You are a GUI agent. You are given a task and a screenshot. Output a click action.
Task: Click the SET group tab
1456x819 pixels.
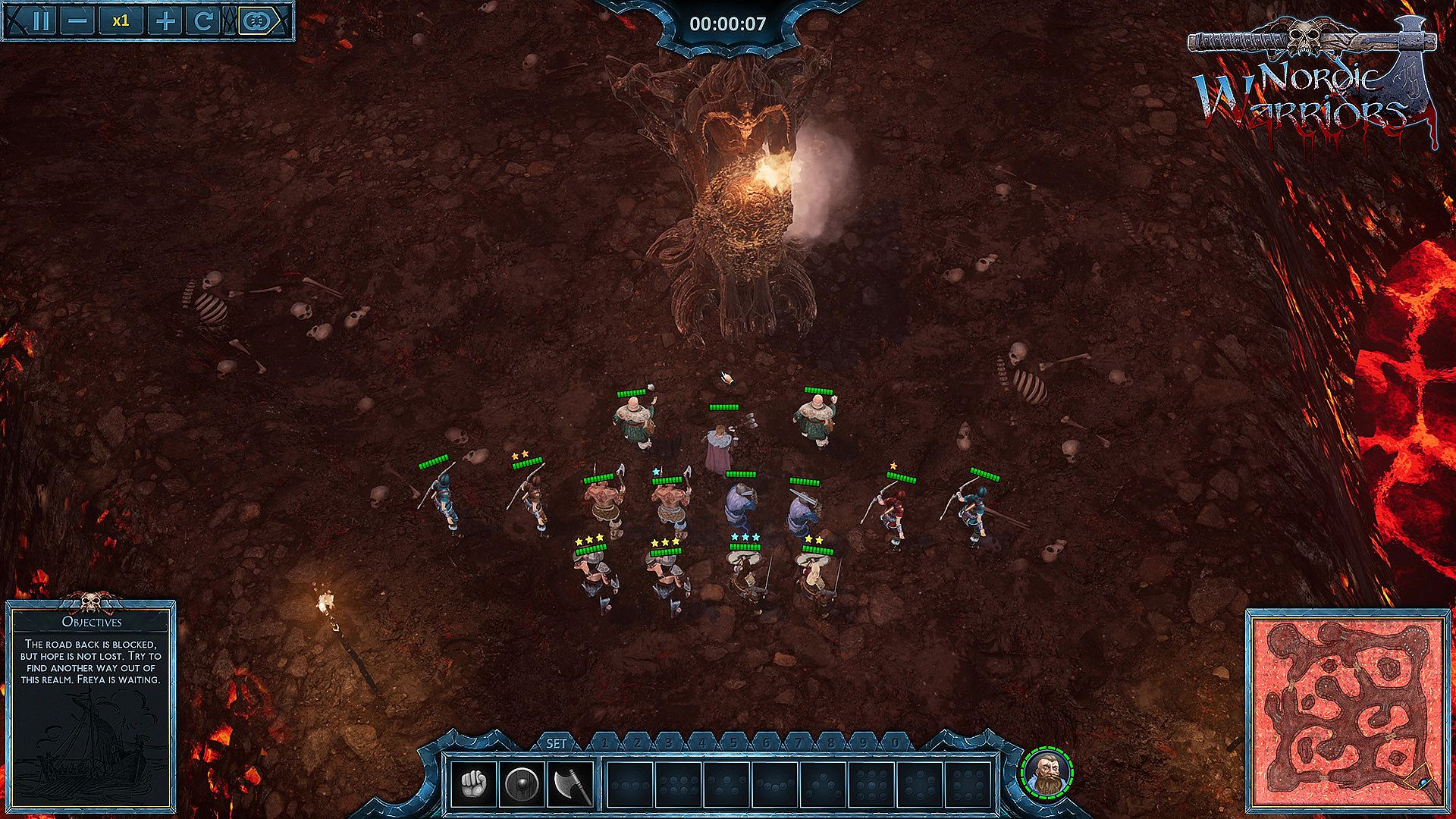[557, 743]
